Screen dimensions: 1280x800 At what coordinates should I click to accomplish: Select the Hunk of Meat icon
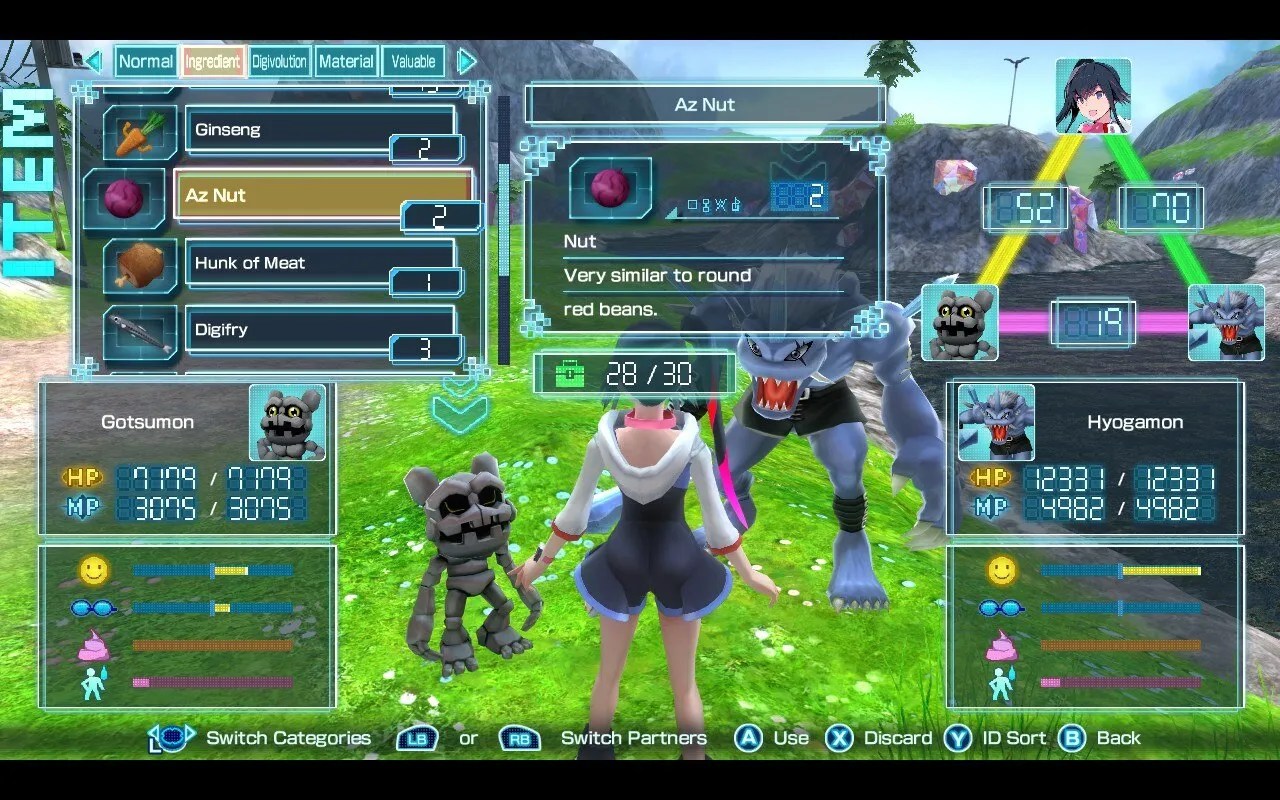tap(139, 267)
